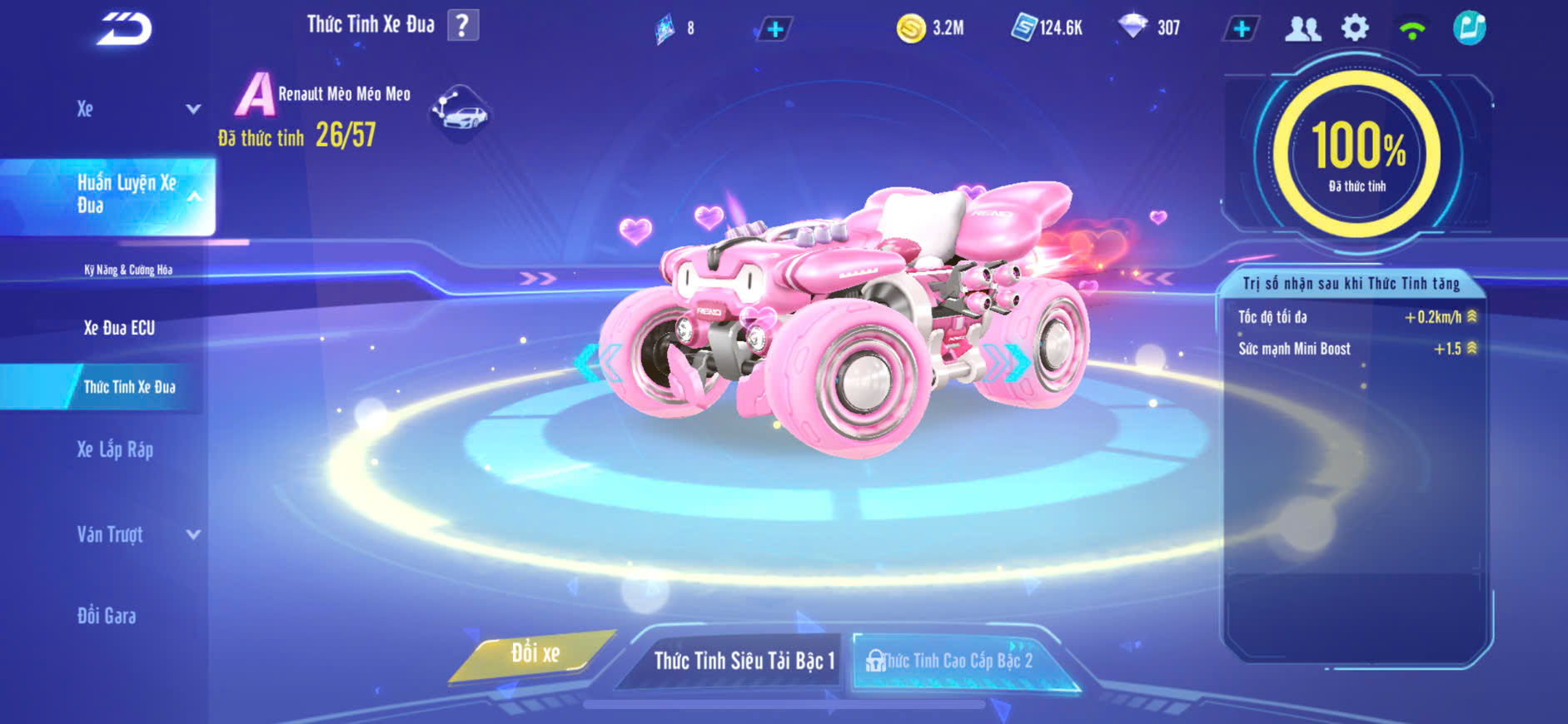Add more awakening crystals with plus button
1568x724 pixels.
point(775,29)
